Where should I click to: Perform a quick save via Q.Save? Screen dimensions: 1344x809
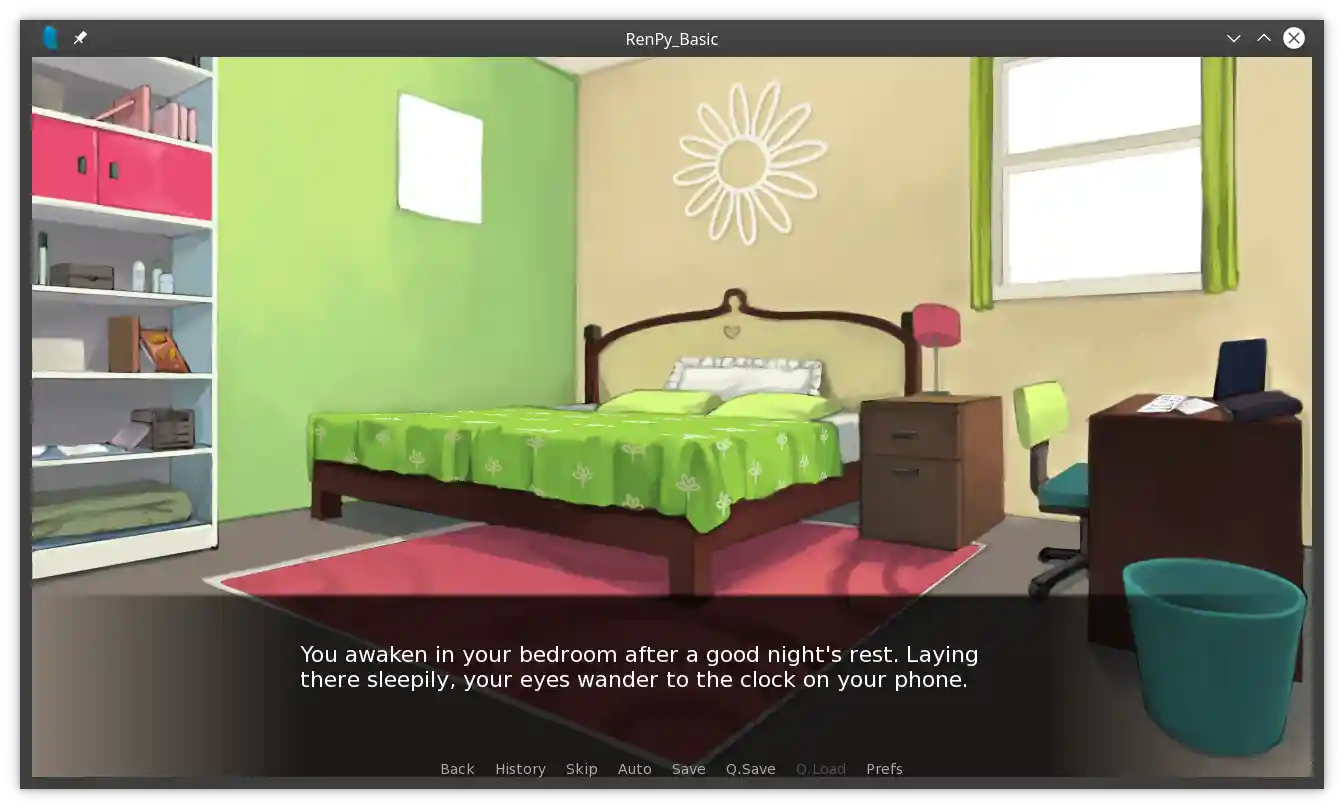[750, 769]
